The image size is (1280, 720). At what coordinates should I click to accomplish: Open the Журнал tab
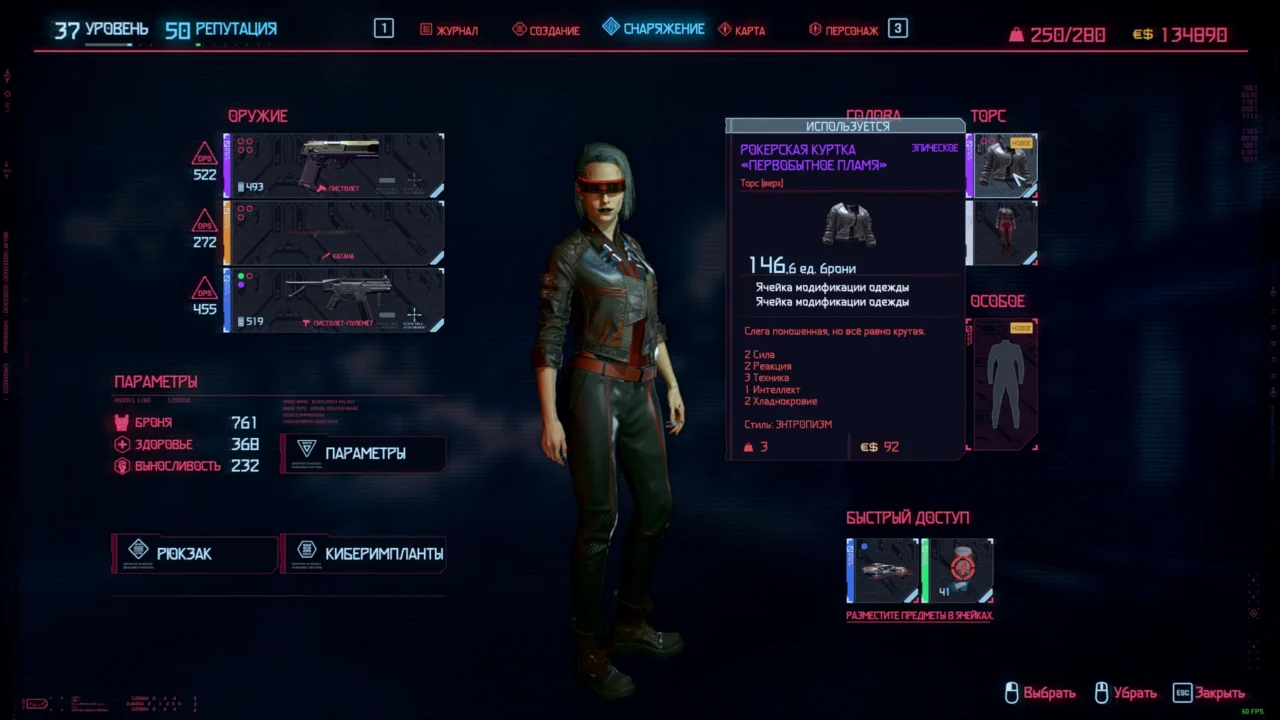pos(449,30)
